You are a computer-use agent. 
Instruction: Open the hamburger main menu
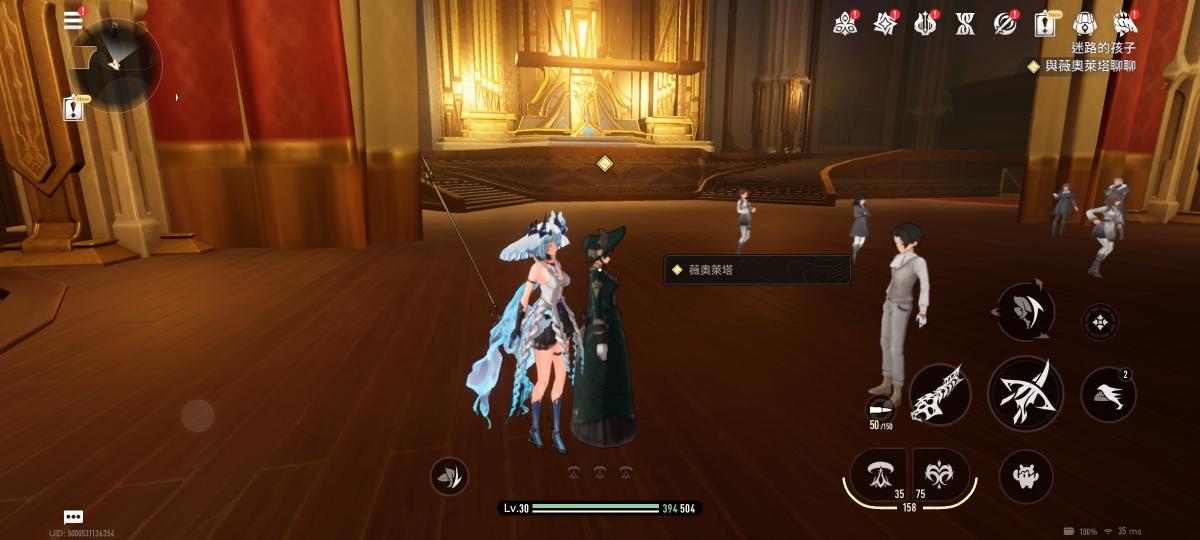coord(73,21)
